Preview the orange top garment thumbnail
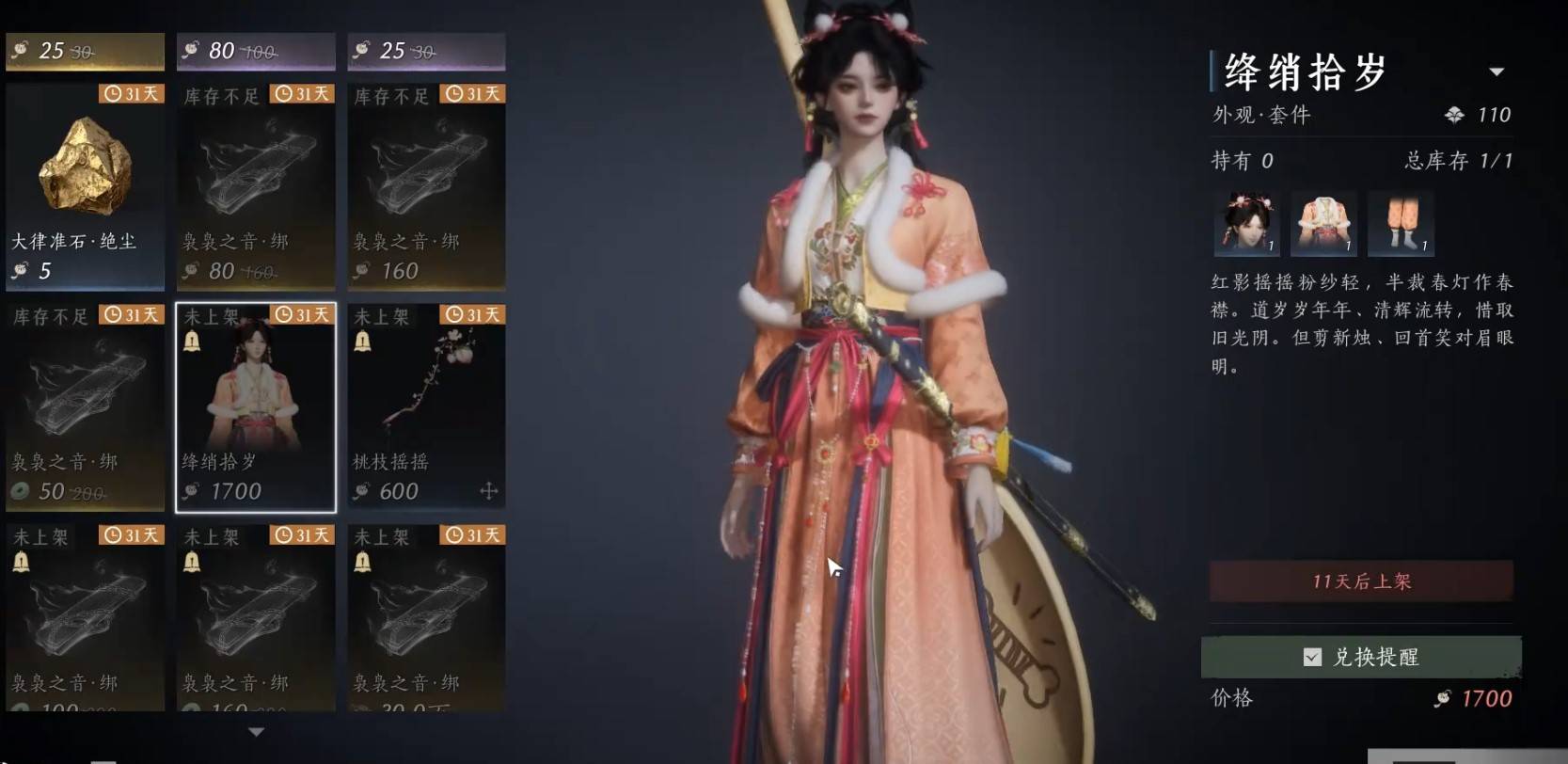The image size is (1568, 764). pyautogui.click(x=1323, y=223)
